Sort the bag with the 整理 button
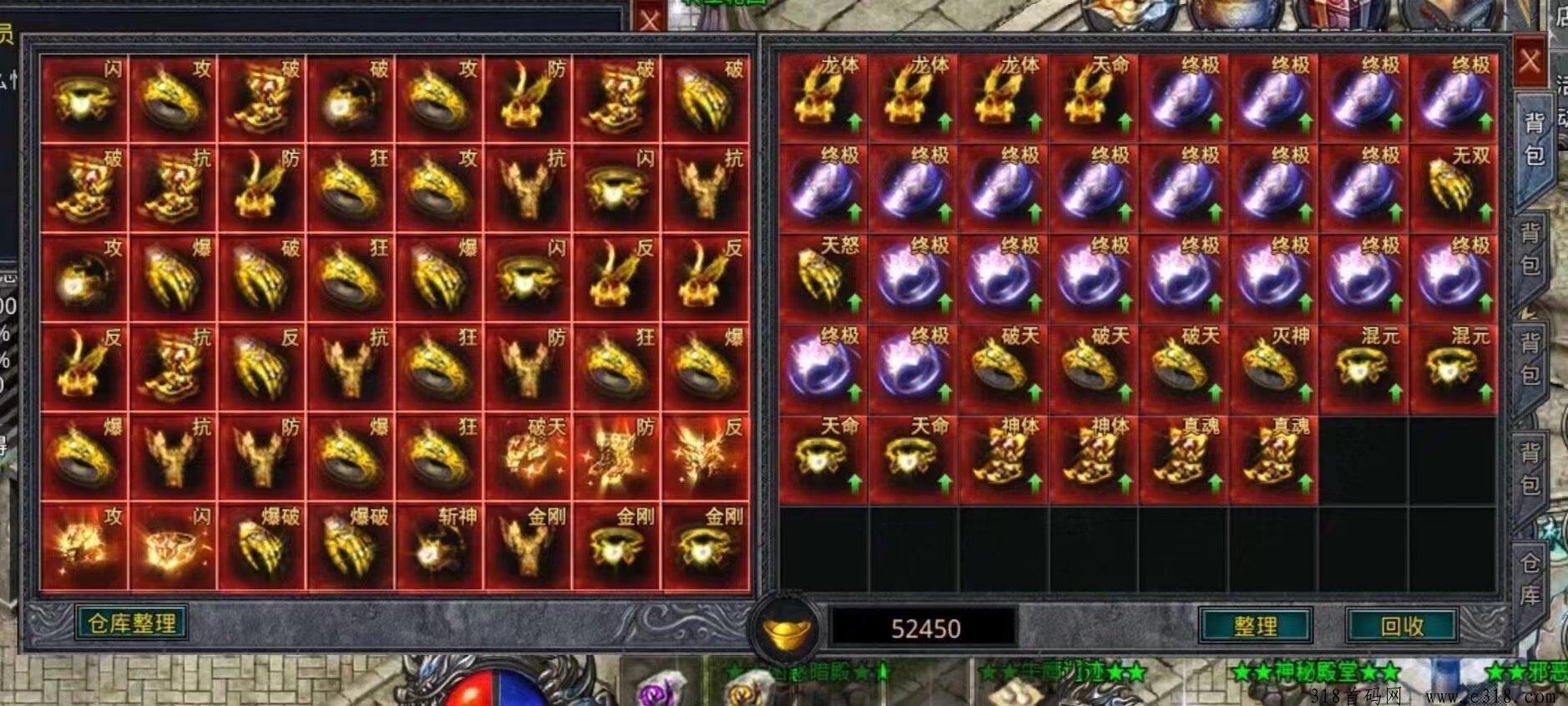This screenshot has width=1568, height=706. [1254, 626]
